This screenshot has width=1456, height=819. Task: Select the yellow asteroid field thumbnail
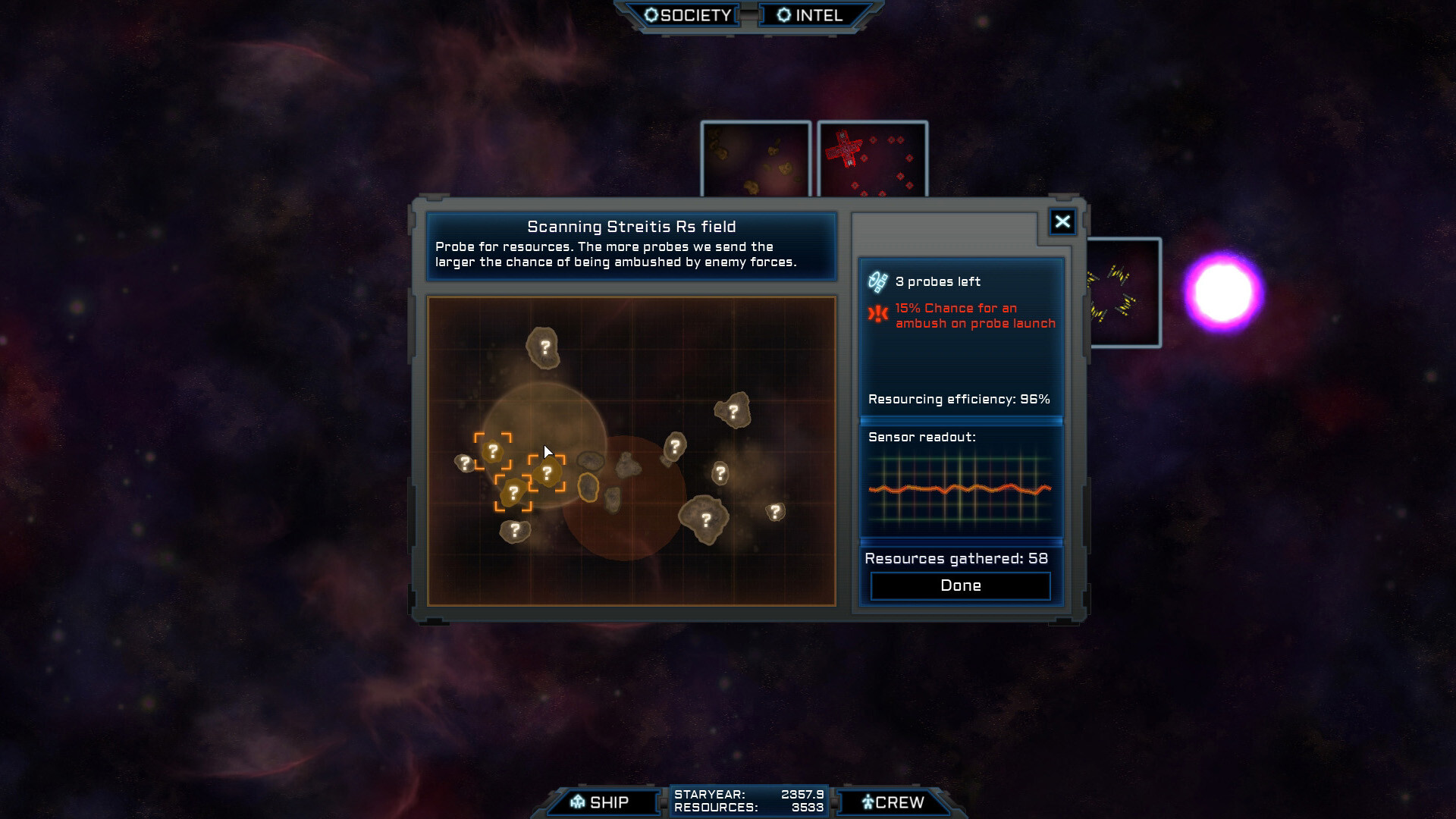pyautogui.click(x=755, y=157)
